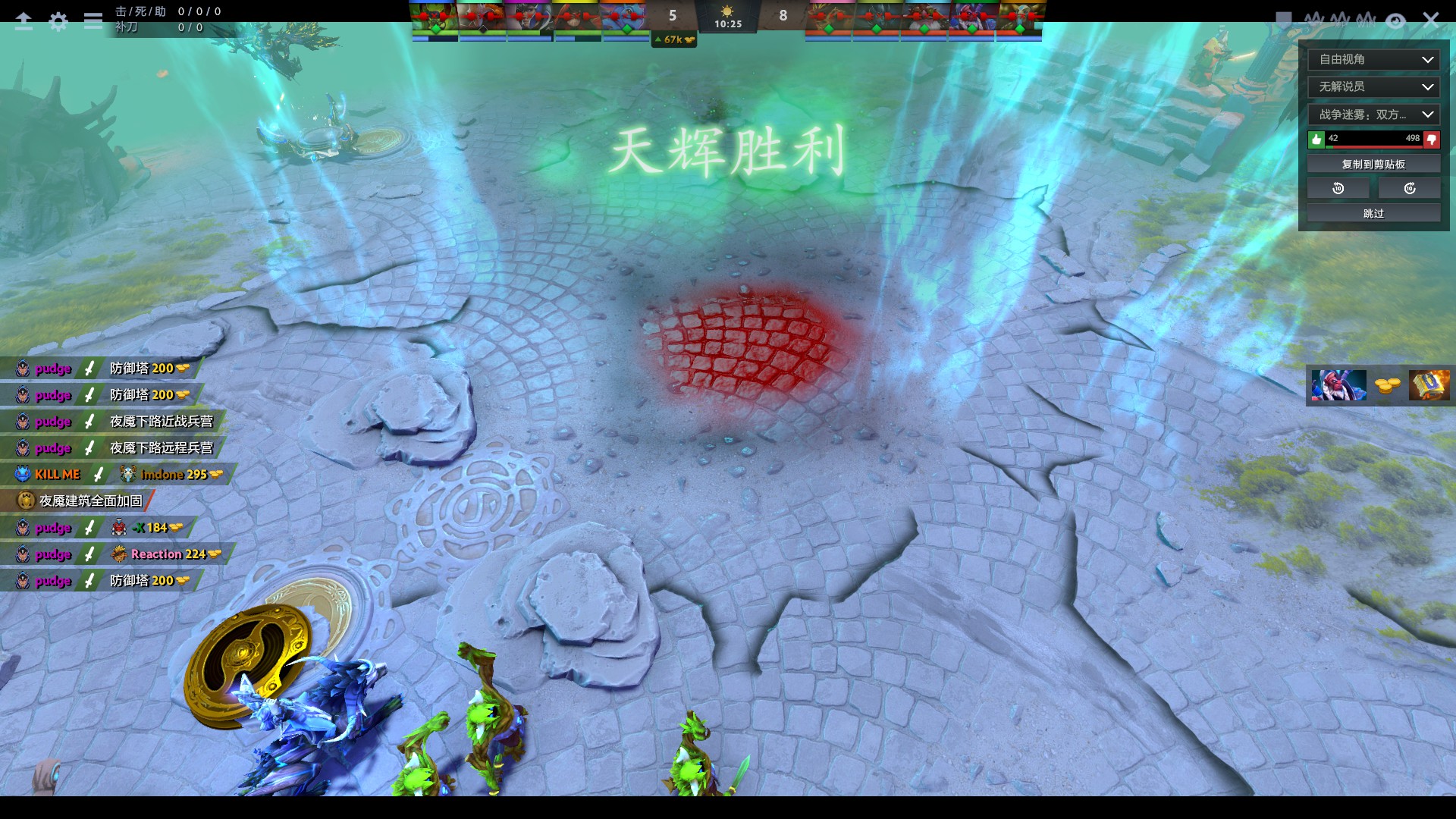Toggle the directed camera eye icon
This screenshot has height=819, width=1456.
click(1395, 20)
